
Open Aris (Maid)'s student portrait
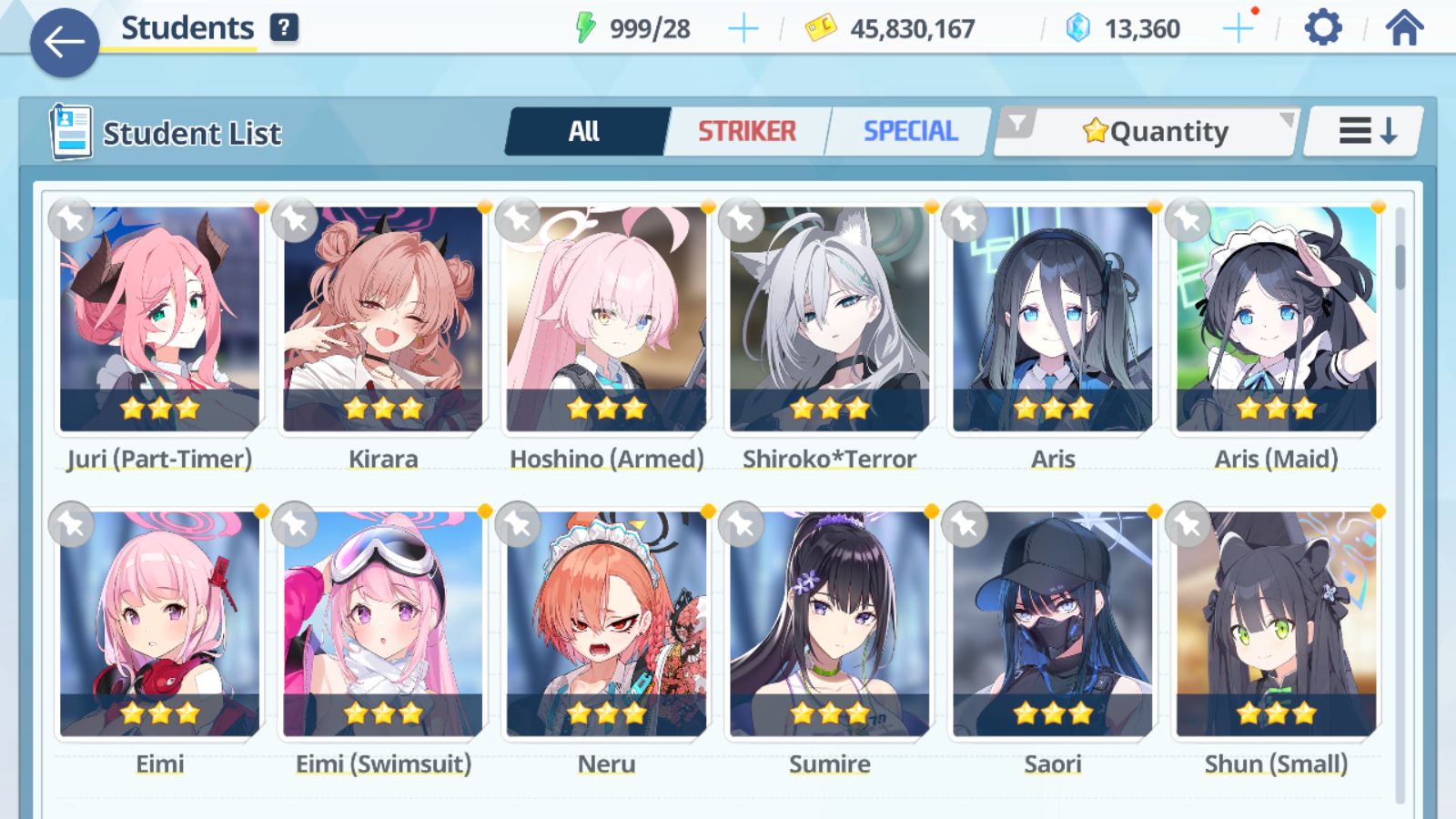pos(1274,318)
